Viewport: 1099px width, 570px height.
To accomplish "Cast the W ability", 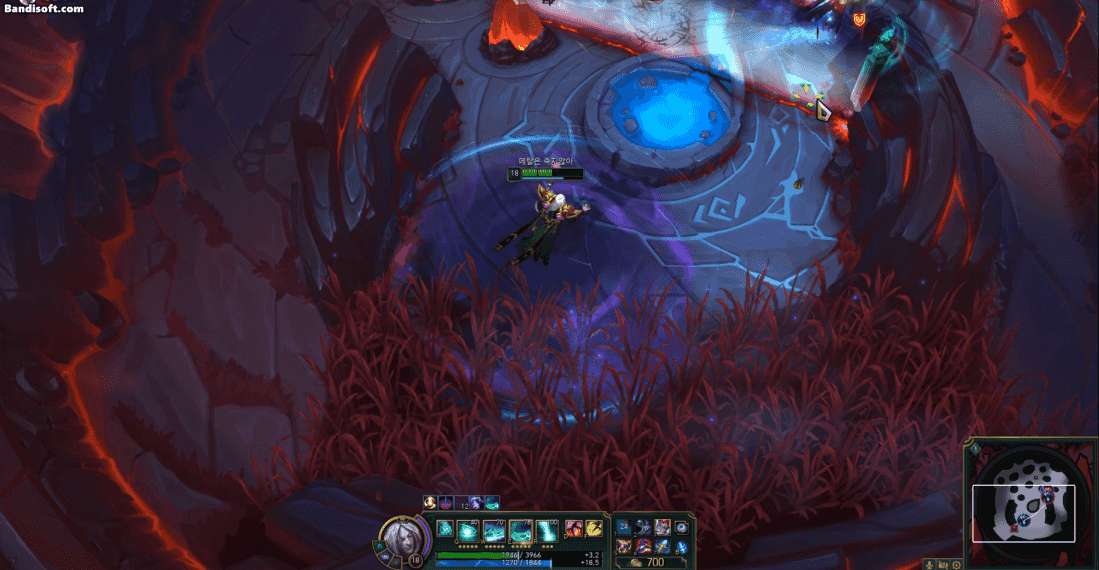I will pos(495,530).
